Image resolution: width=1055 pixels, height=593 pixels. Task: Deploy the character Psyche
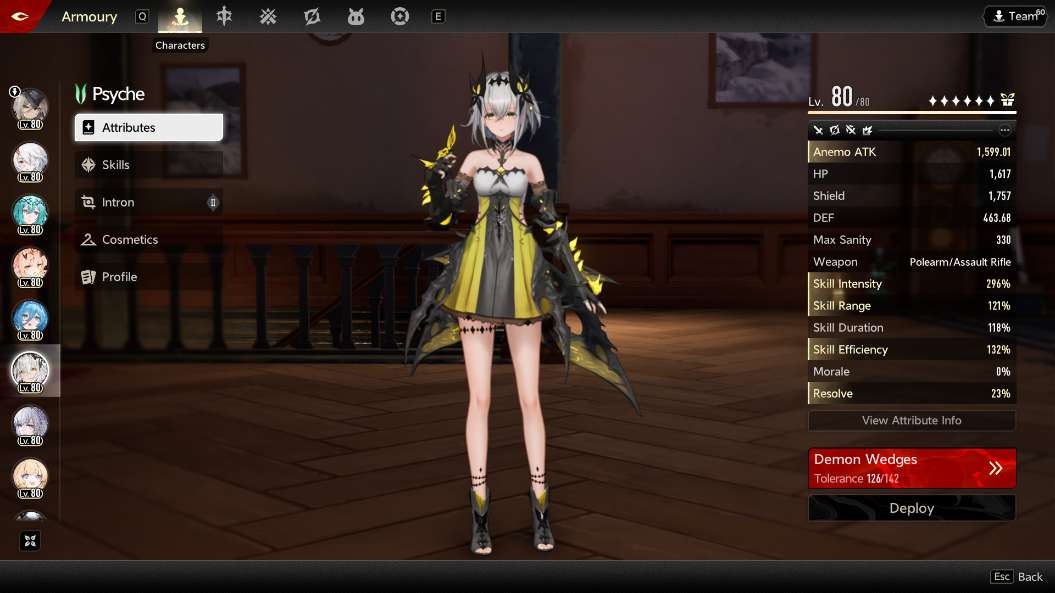point(911,508)
